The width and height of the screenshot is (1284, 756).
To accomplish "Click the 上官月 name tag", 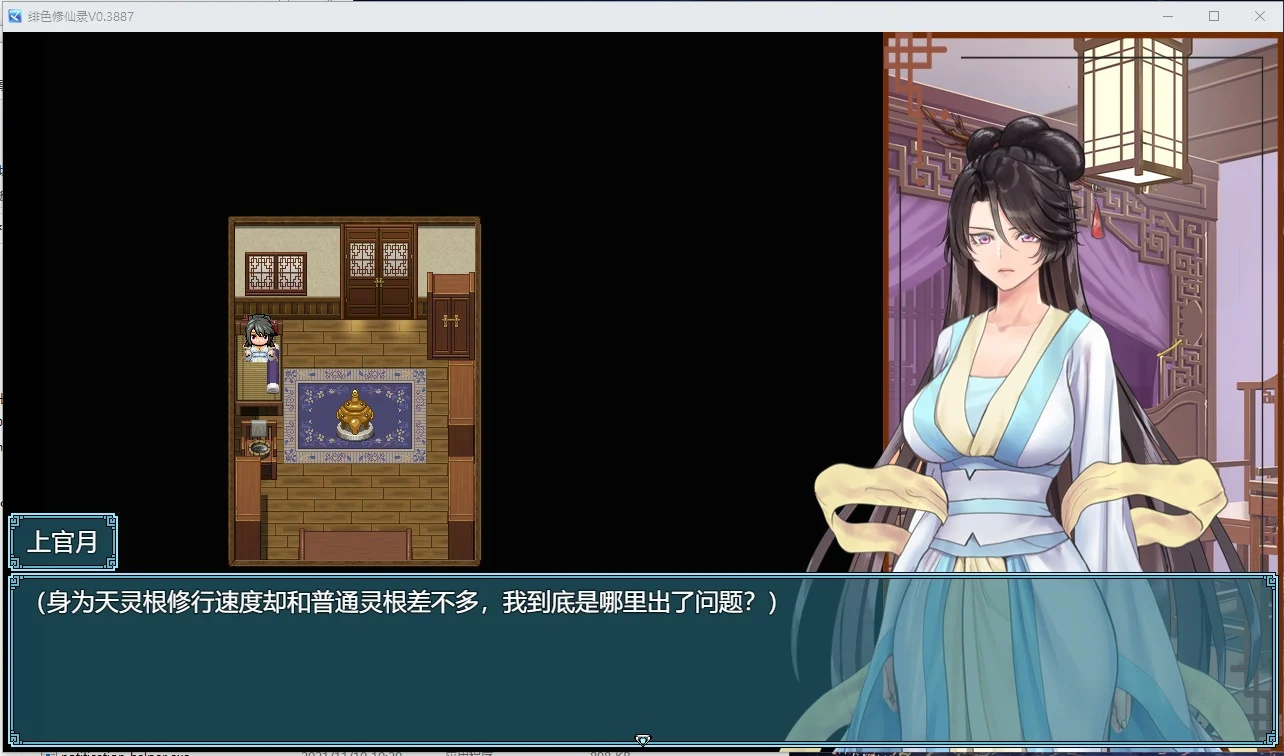I will click(x=64, y=542).
